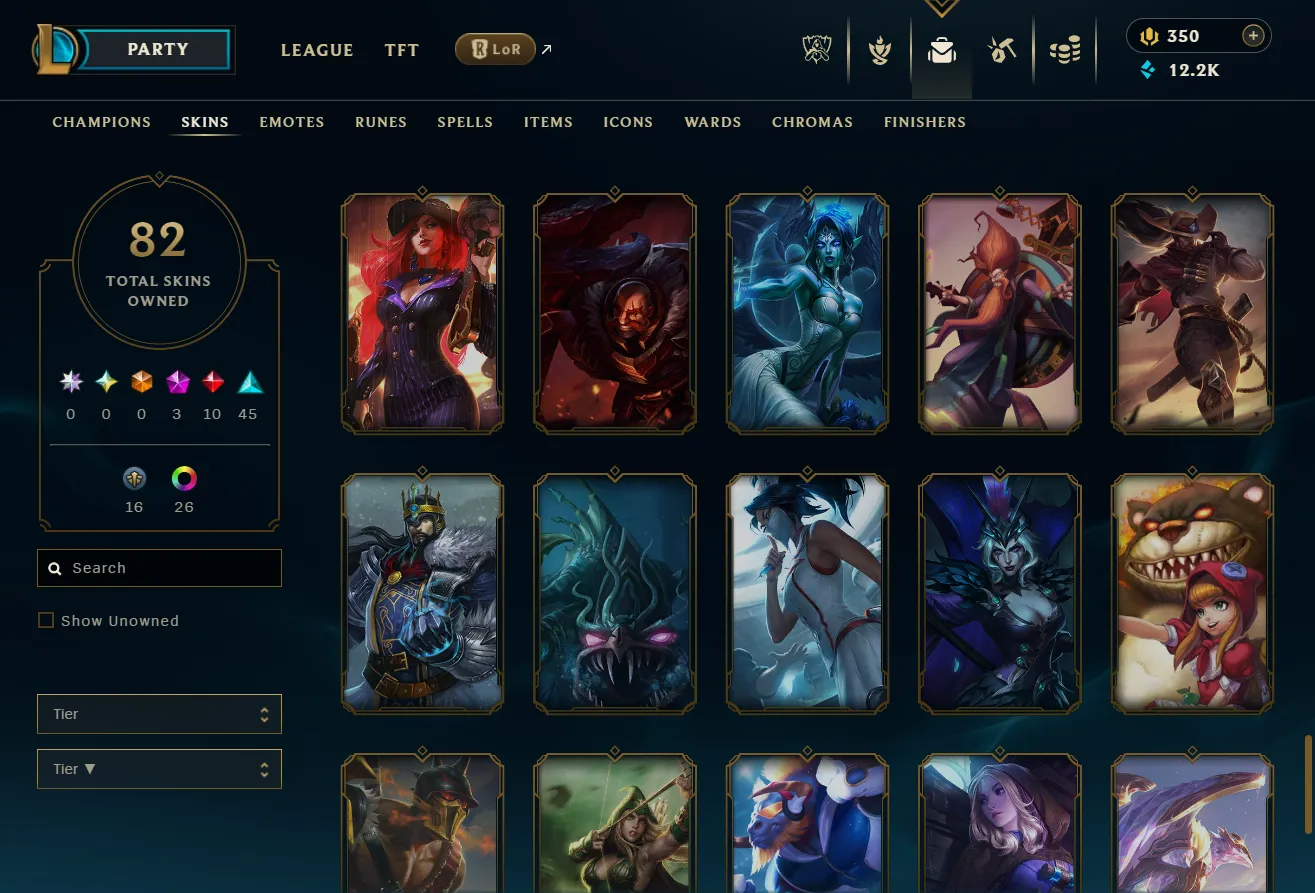Click the Mythic purple gem icon
1315x893 pixels.
(176, 381)
